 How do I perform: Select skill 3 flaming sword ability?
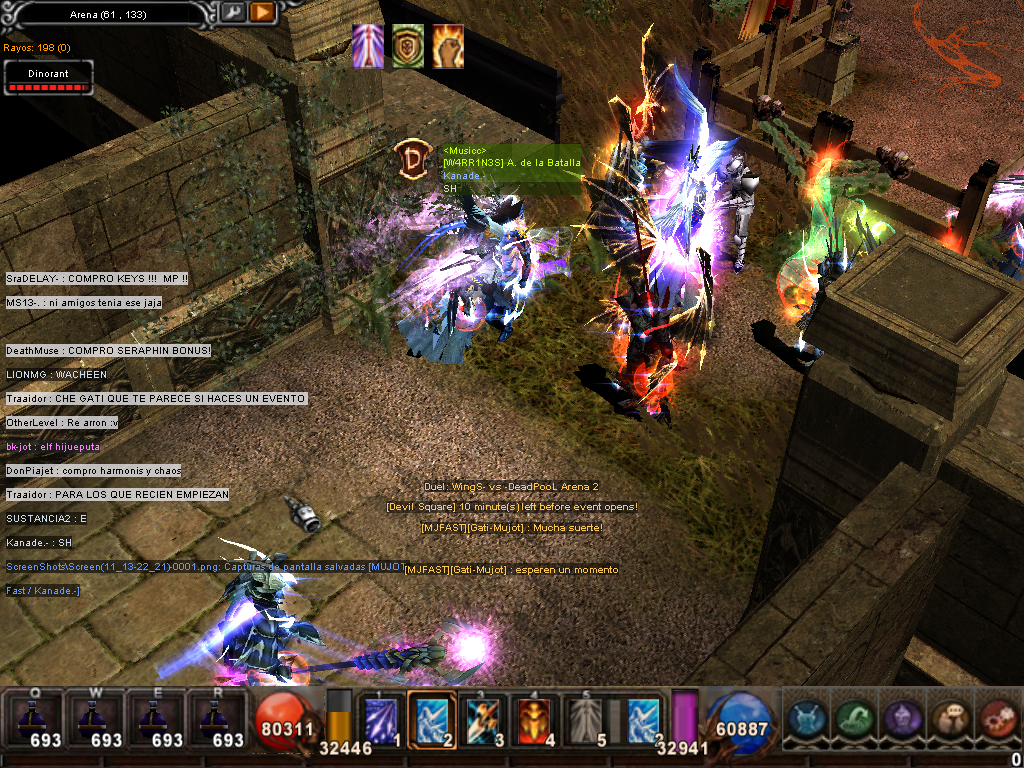486,718
